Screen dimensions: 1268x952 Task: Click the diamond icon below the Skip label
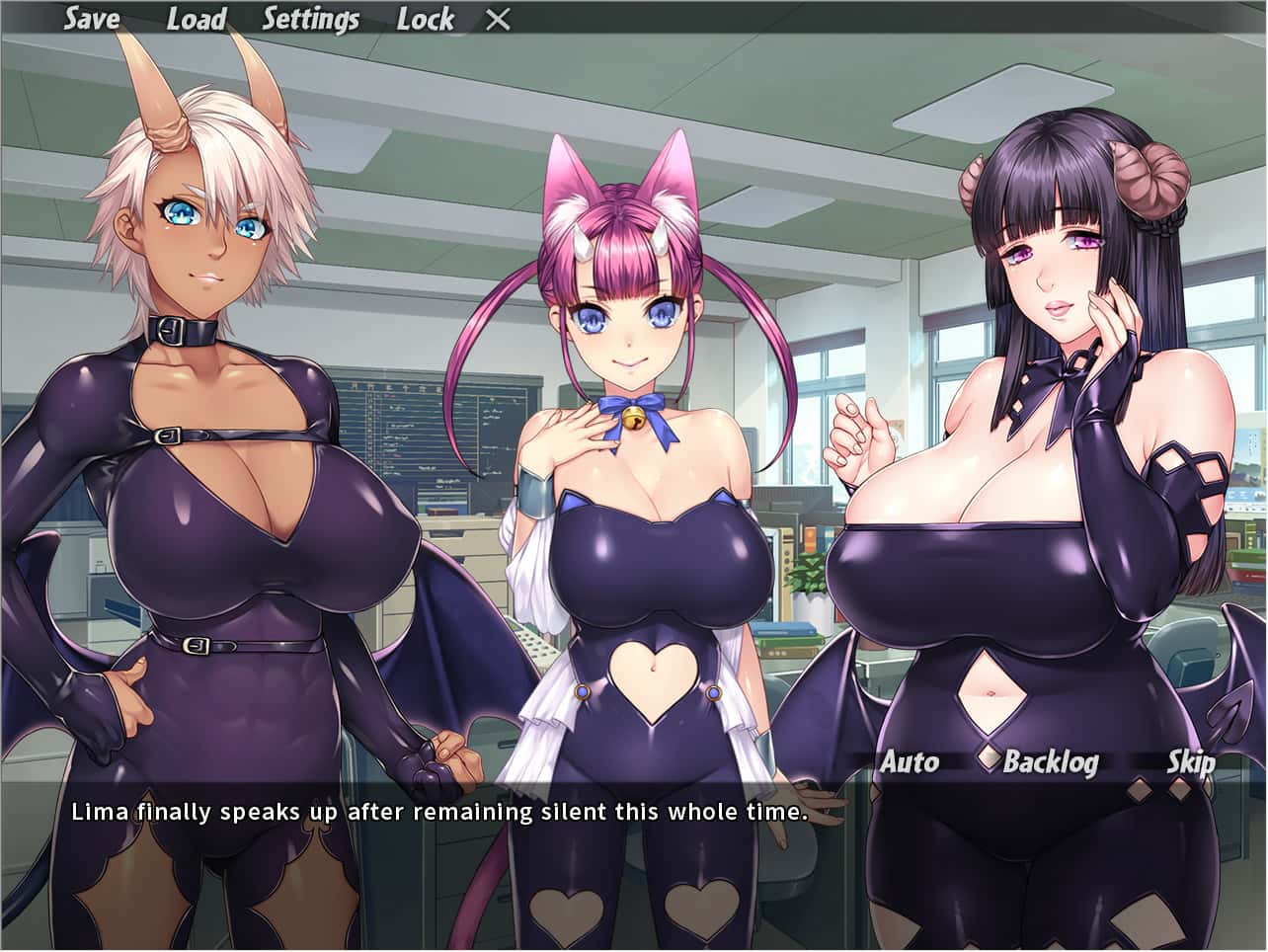(1179, 787)
